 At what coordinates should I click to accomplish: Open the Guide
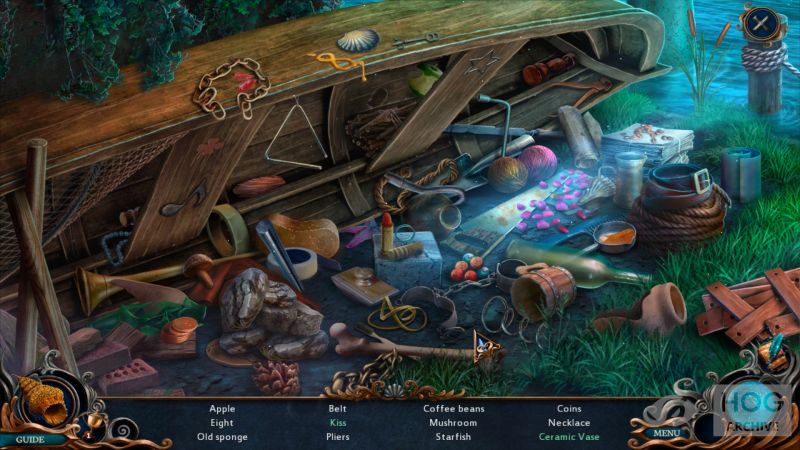(30, 438)
